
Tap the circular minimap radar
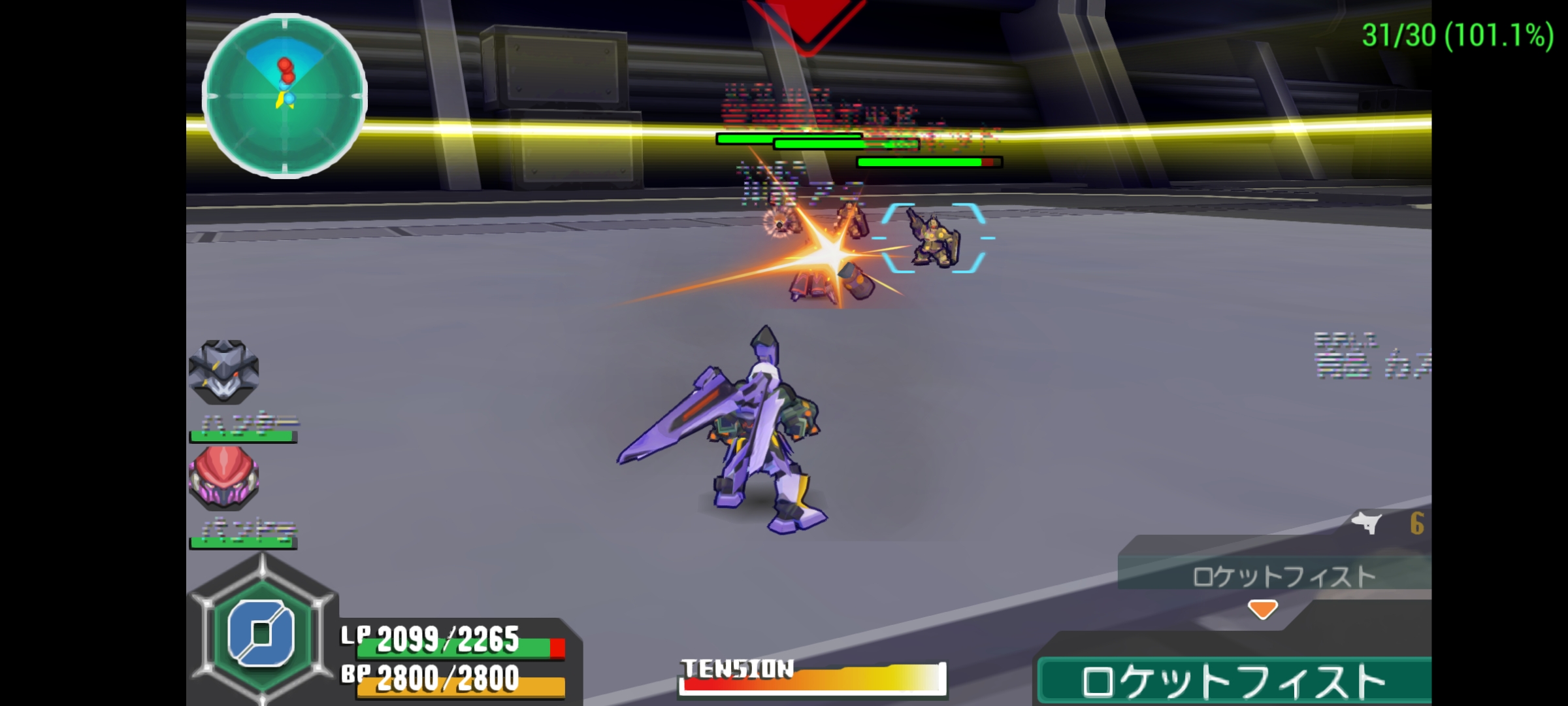point(286,97)
